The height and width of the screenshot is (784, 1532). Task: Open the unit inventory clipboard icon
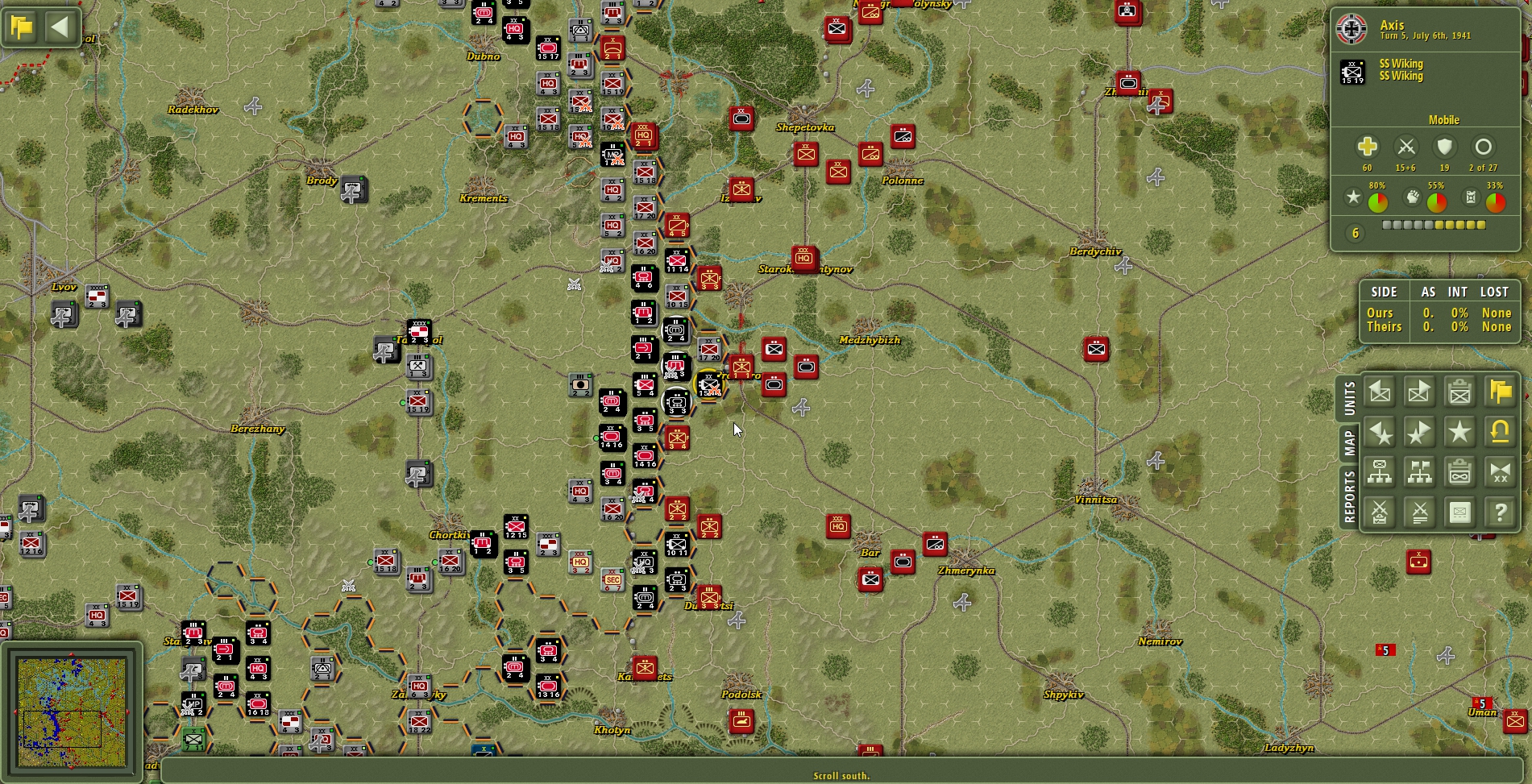(1460, 392)
